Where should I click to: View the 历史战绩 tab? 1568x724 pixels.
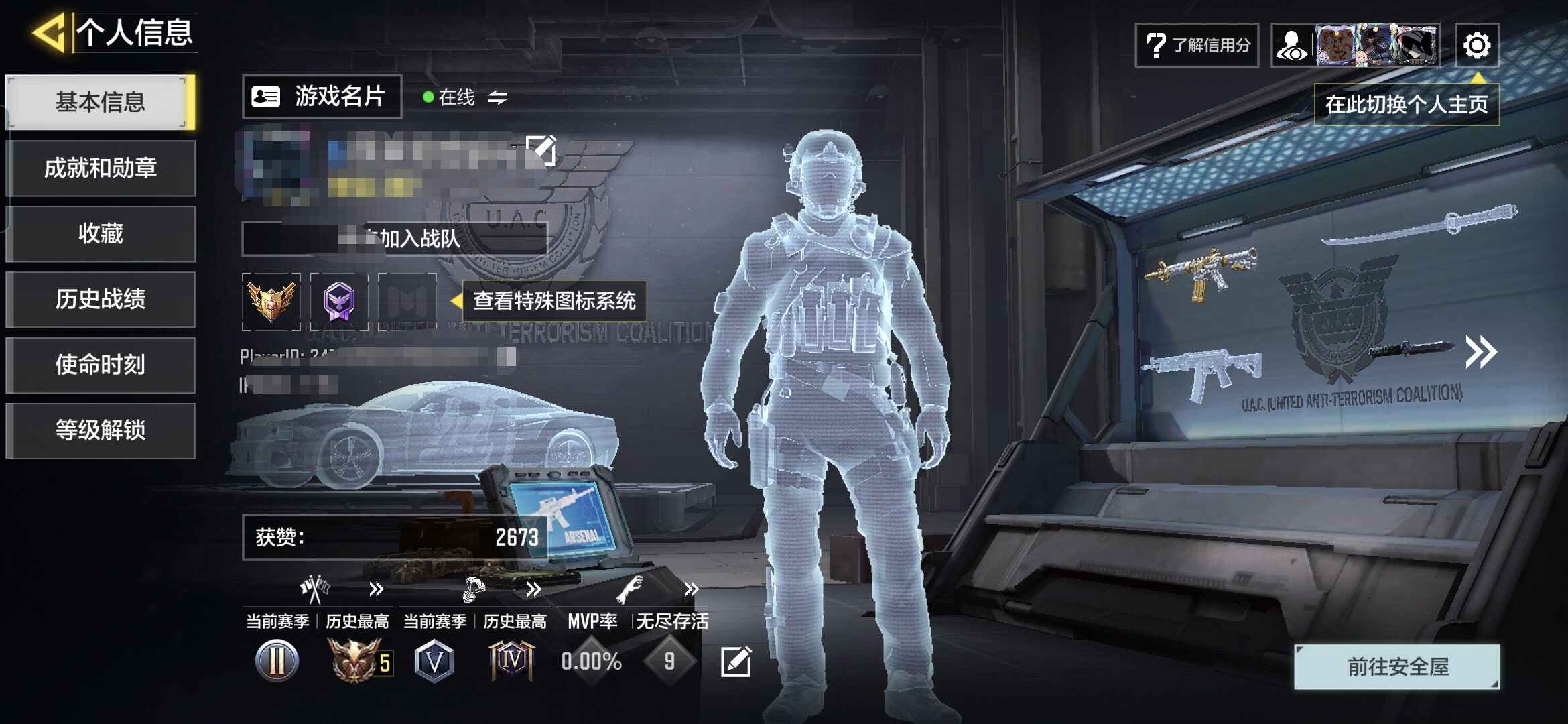101,300
